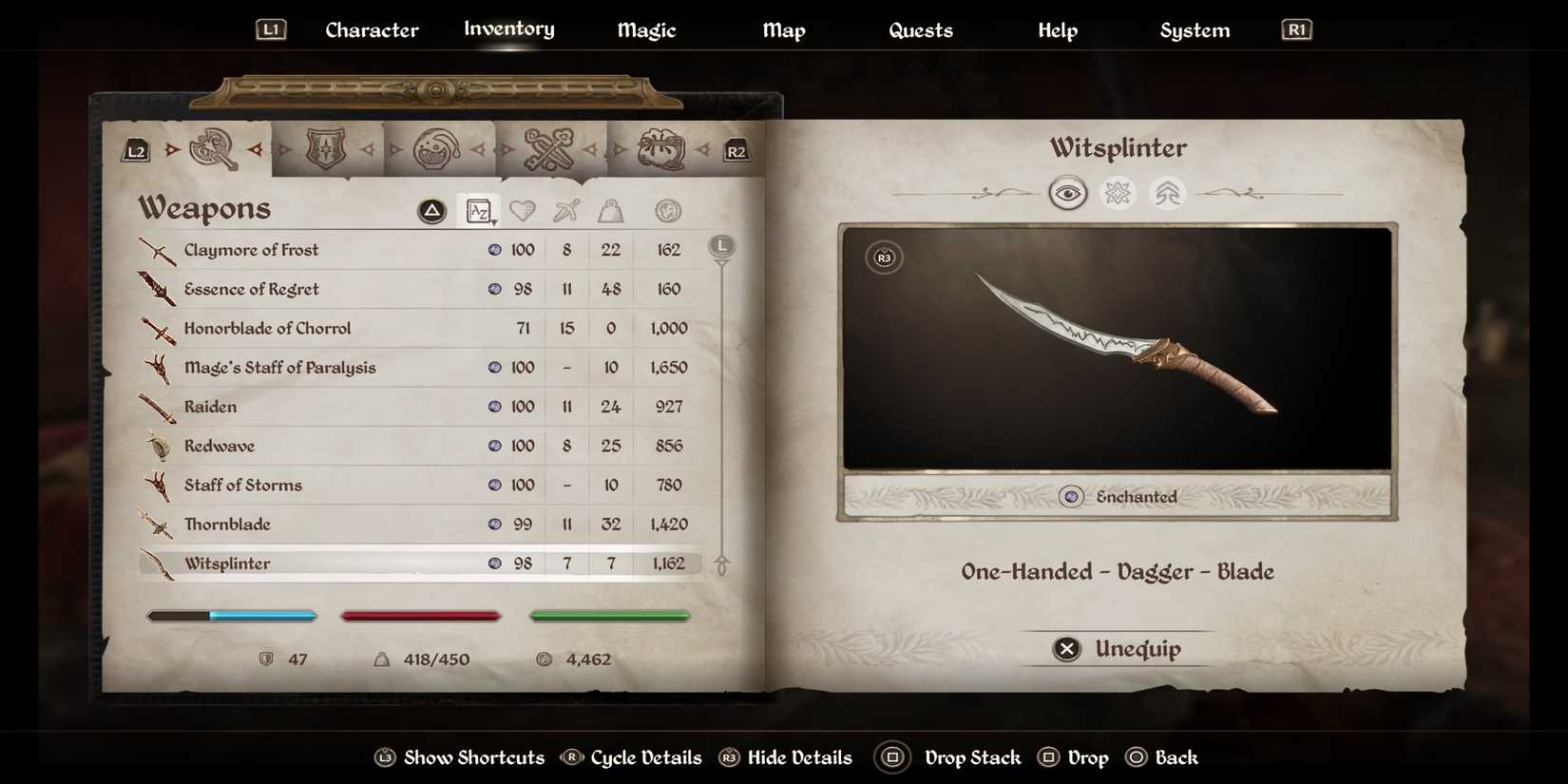Sort weapons by the heart favorites icon

click(x=524, y=210)
